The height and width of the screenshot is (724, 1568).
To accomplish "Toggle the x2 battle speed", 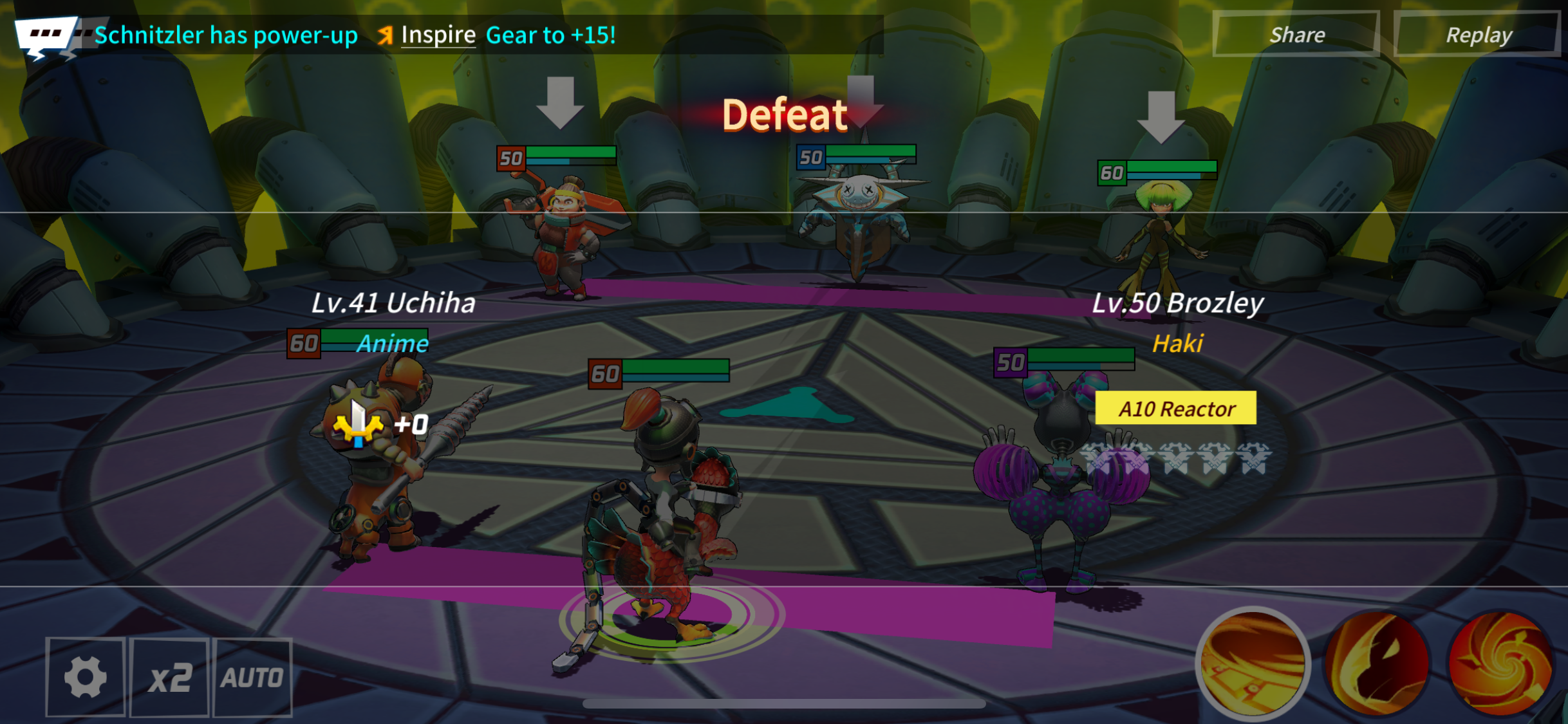I will click(x=169, y=677).
